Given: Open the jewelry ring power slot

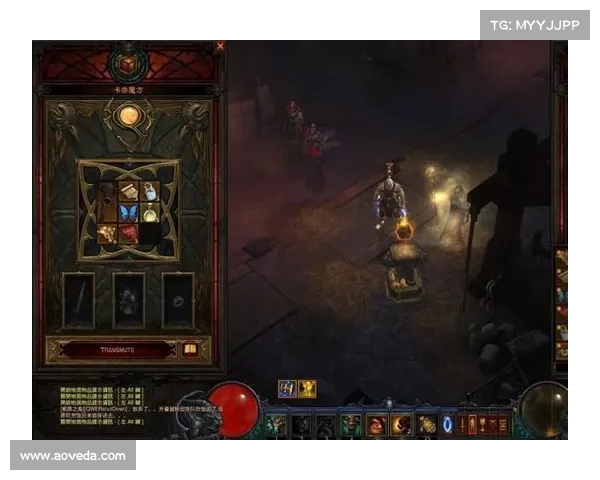Looking at the screenshot, I should click(178, 299).
